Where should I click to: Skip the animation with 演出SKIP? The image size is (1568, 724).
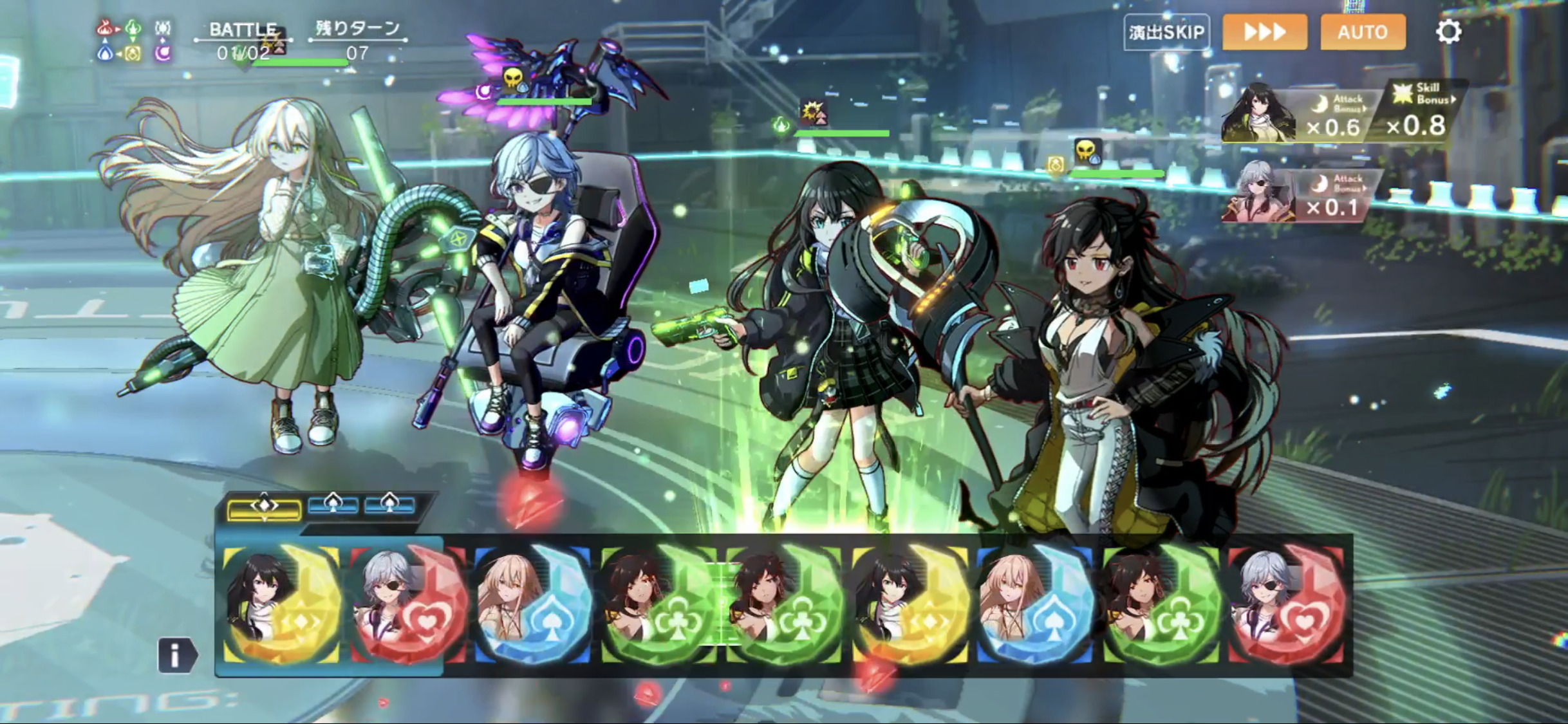(x=1166, y=32)
